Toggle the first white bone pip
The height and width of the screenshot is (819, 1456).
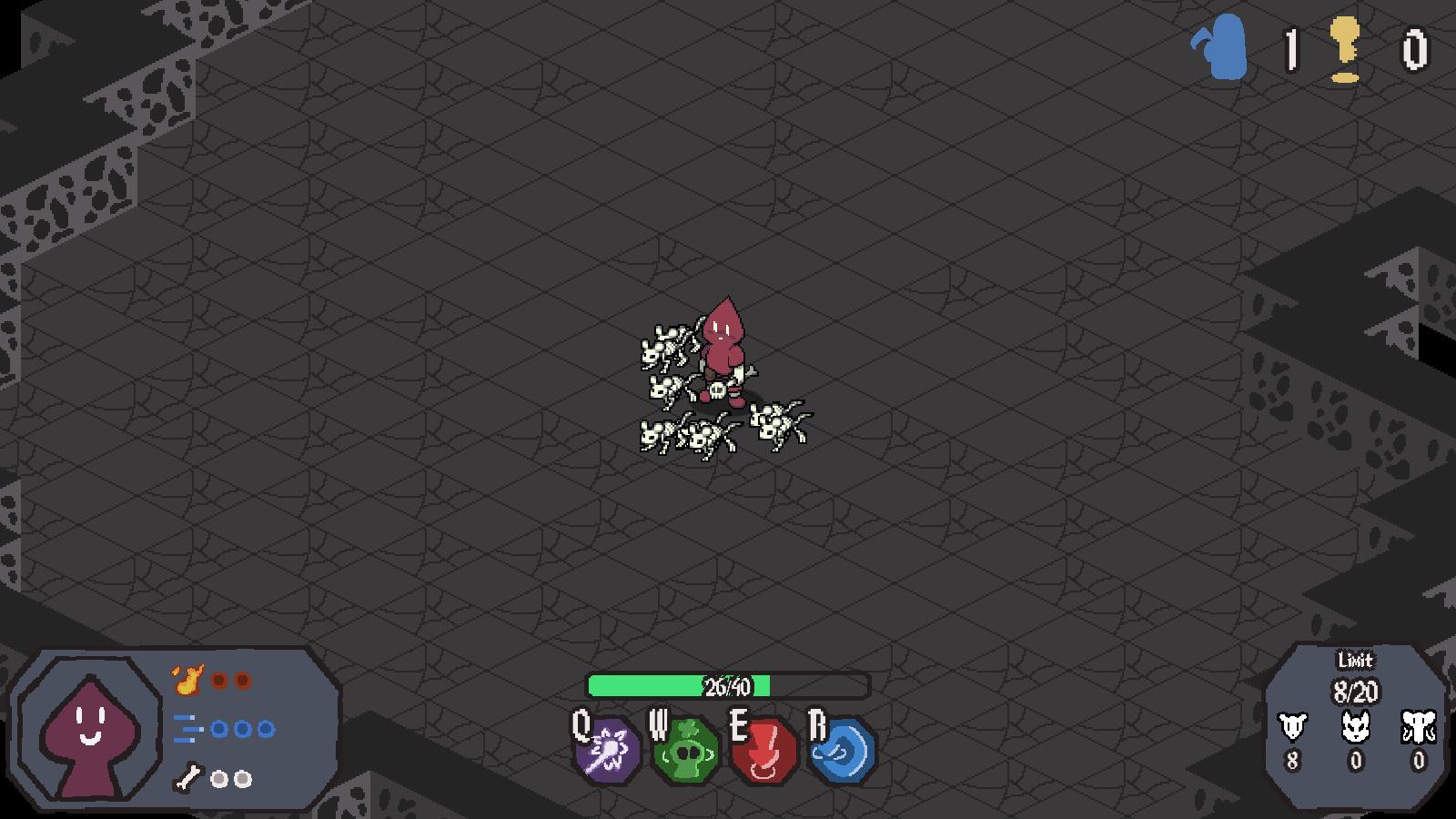point(218,778)
